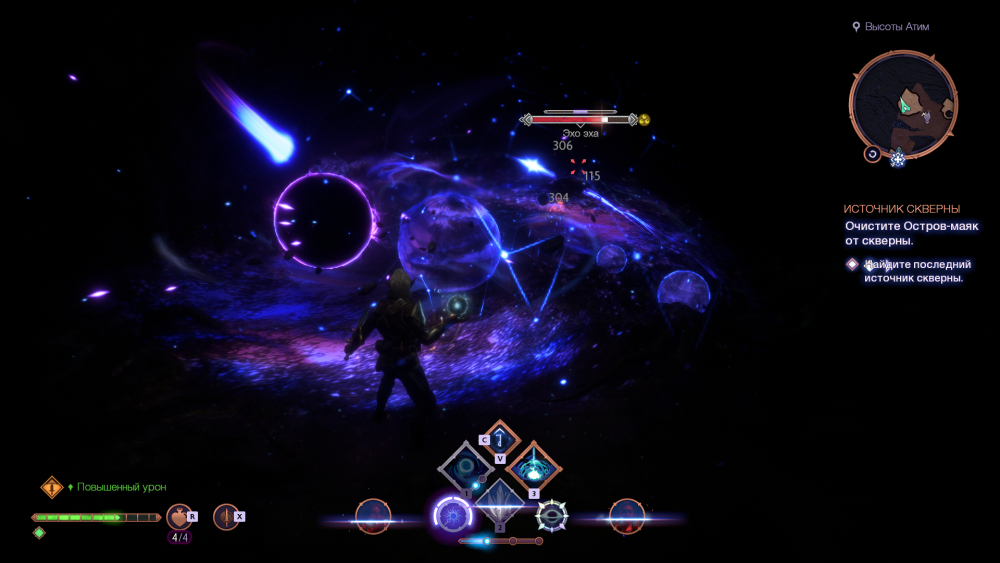Screen dimensions: 1000x563
Task: Select the spiked ring eye icon
Action: click(551, 516)
